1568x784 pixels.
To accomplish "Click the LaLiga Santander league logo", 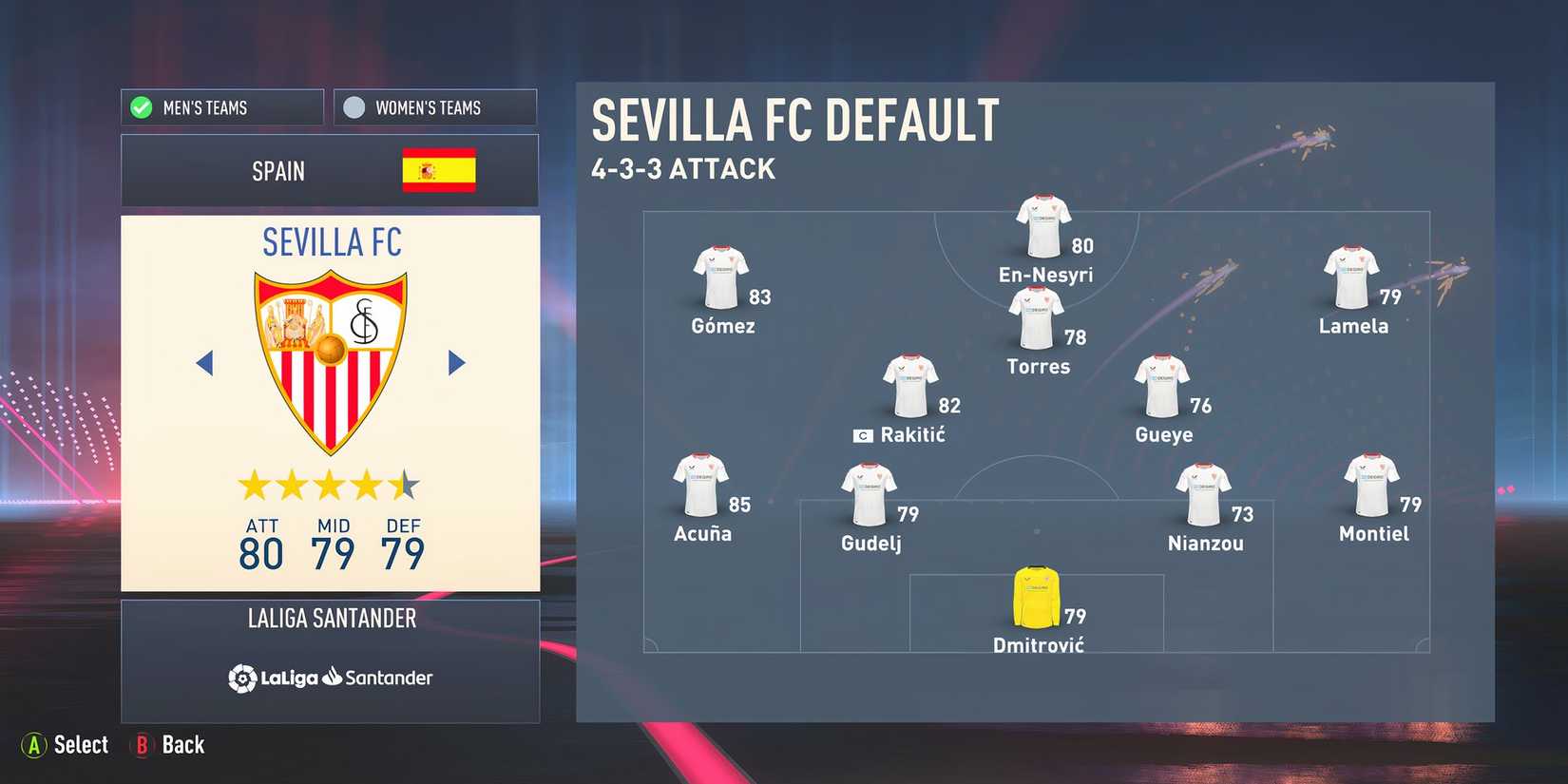I will tap(330, 678).
